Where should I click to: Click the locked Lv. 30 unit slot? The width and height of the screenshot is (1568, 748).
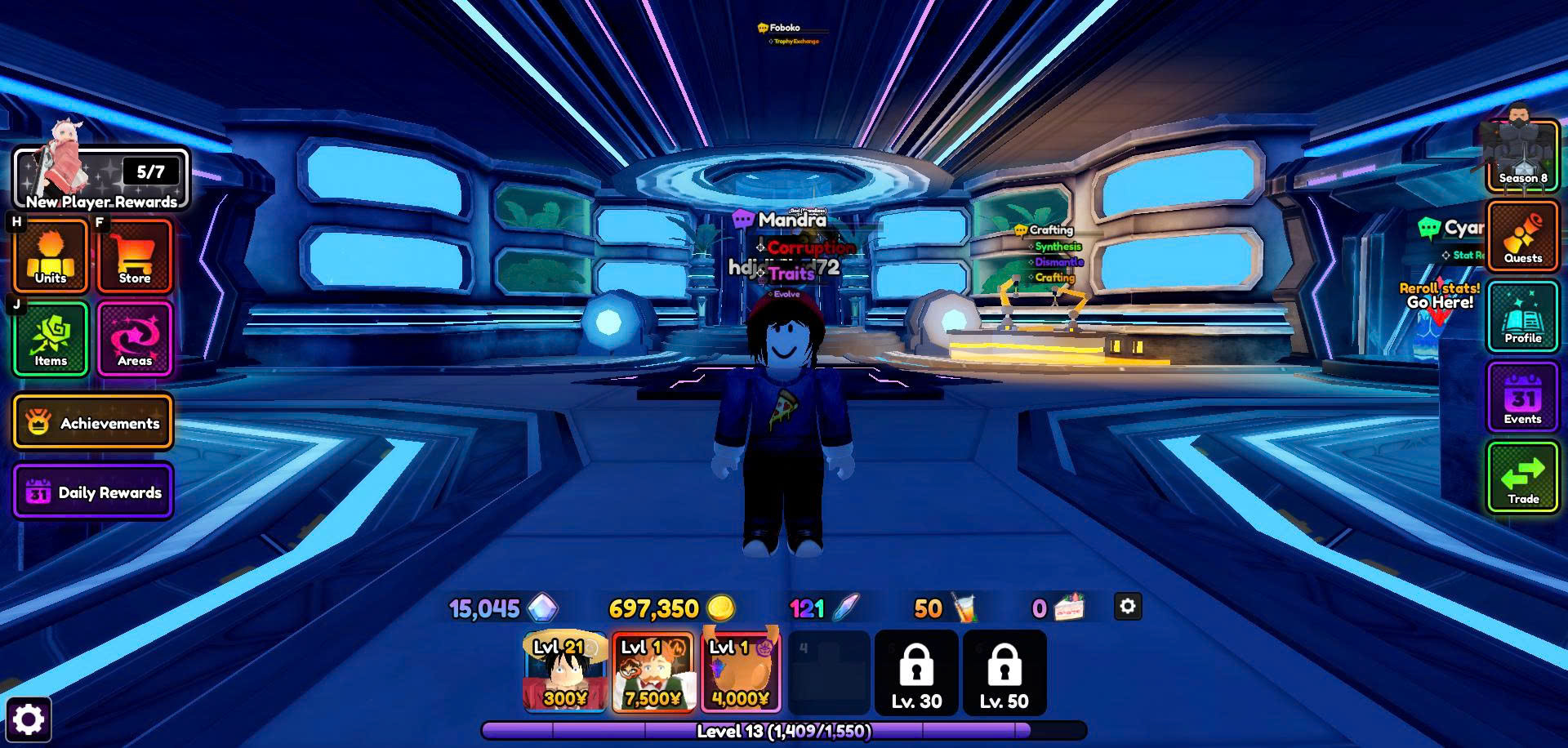click(x=916, y=673)
